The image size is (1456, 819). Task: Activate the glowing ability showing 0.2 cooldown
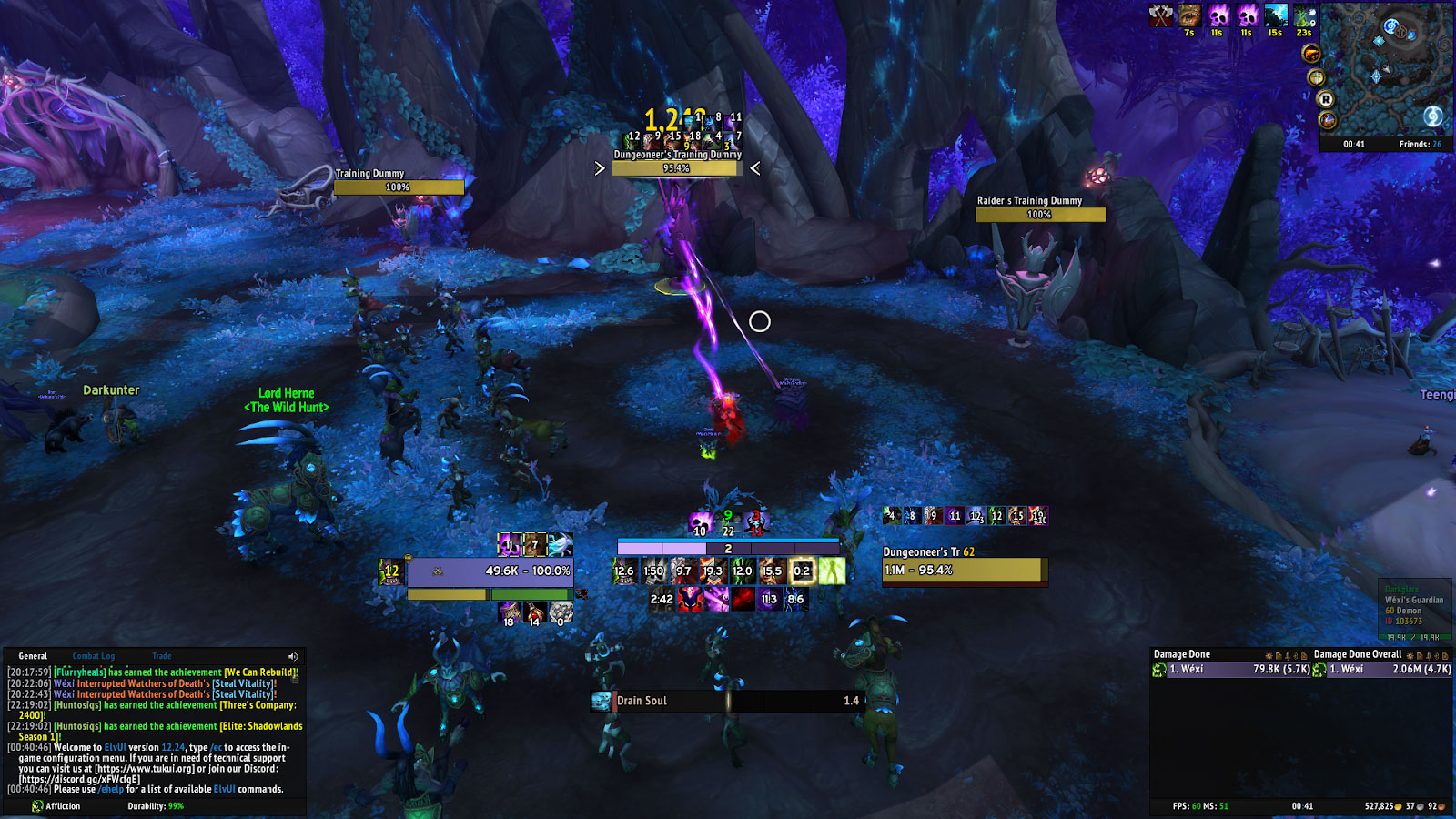802,571
